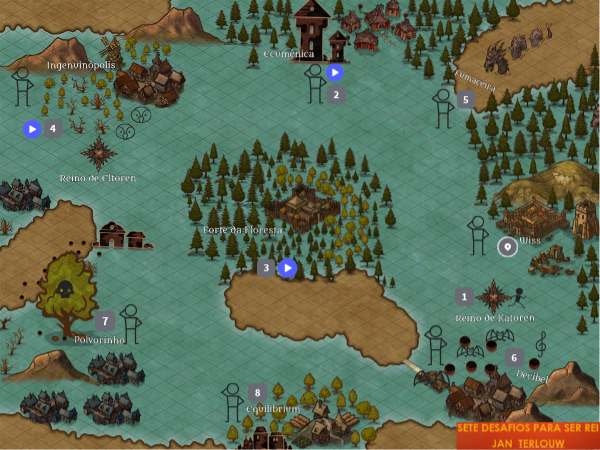Image resolution: width=600 pixels, height=450 pixels.
Task: Select numbered marker 8 at Equilibrium
Action: (258, 392)
